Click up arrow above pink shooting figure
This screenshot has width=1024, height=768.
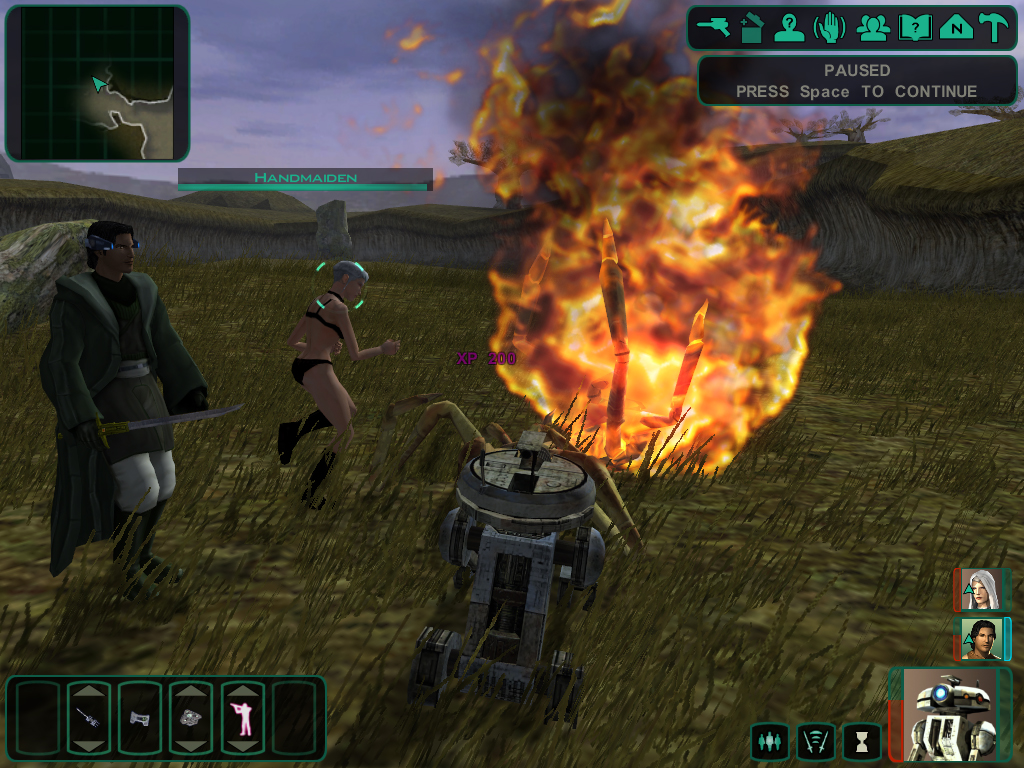coord(242,691)
